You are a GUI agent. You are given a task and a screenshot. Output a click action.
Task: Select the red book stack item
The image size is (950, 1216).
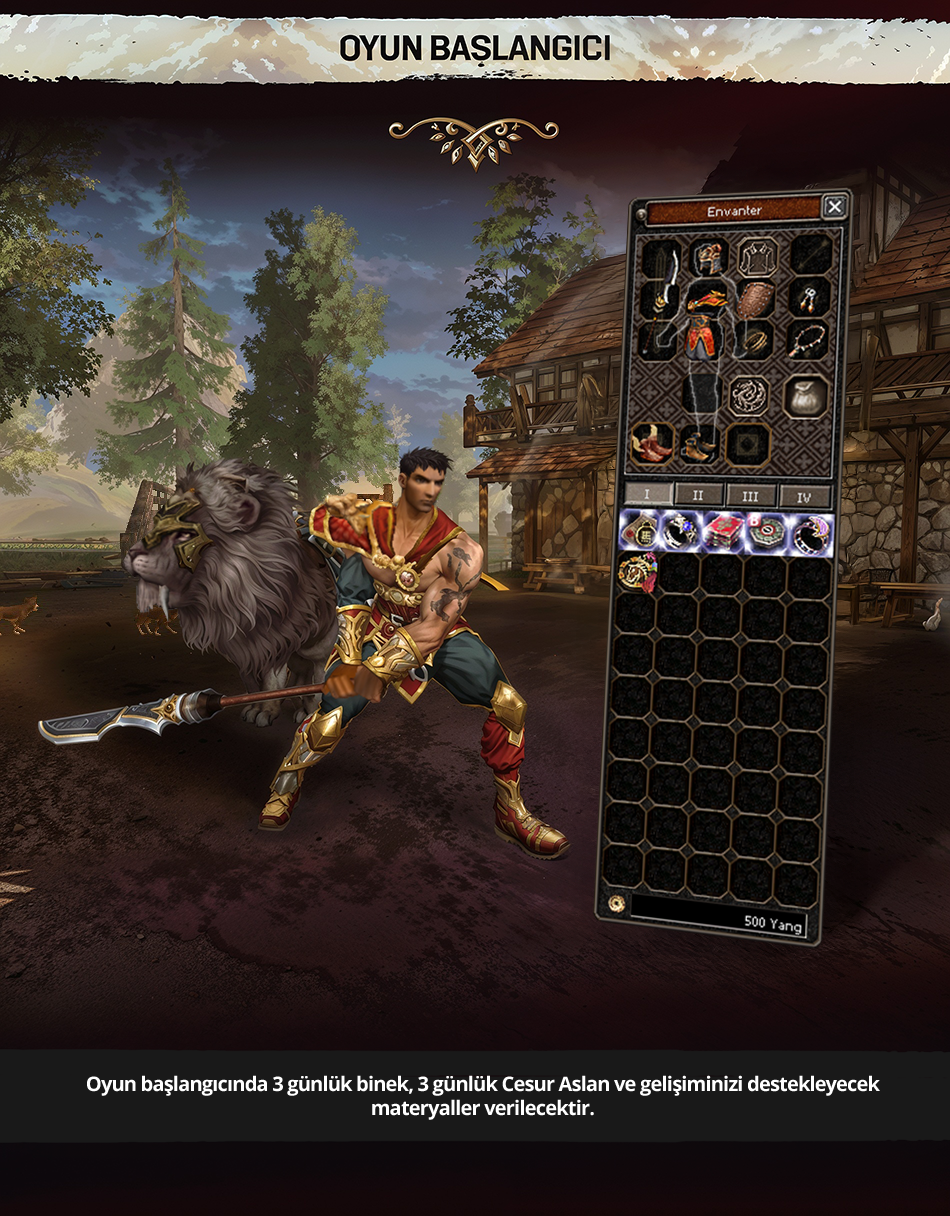[x=725, y=531]
